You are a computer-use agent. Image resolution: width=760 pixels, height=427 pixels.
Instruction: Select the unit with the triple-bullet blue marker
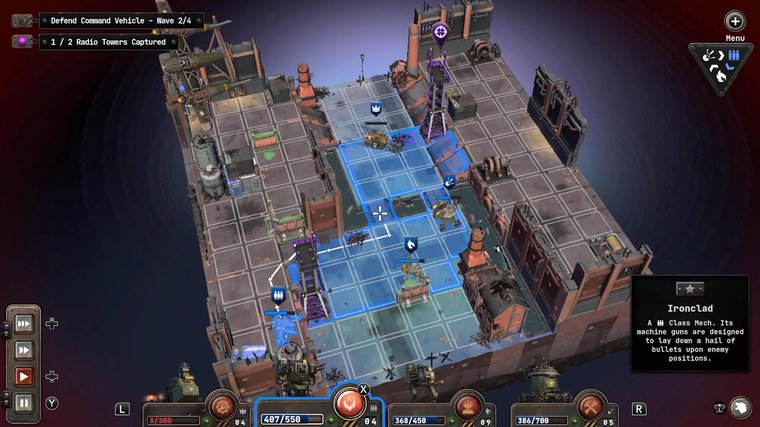click(x=278, y=296)
